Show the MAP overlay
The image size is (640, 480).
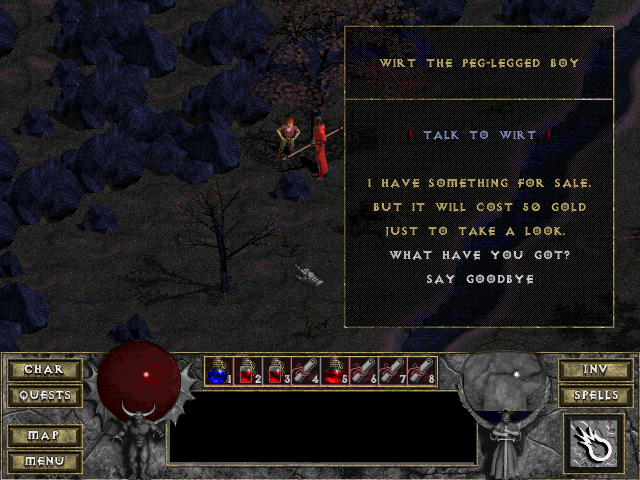coord(44,436)
